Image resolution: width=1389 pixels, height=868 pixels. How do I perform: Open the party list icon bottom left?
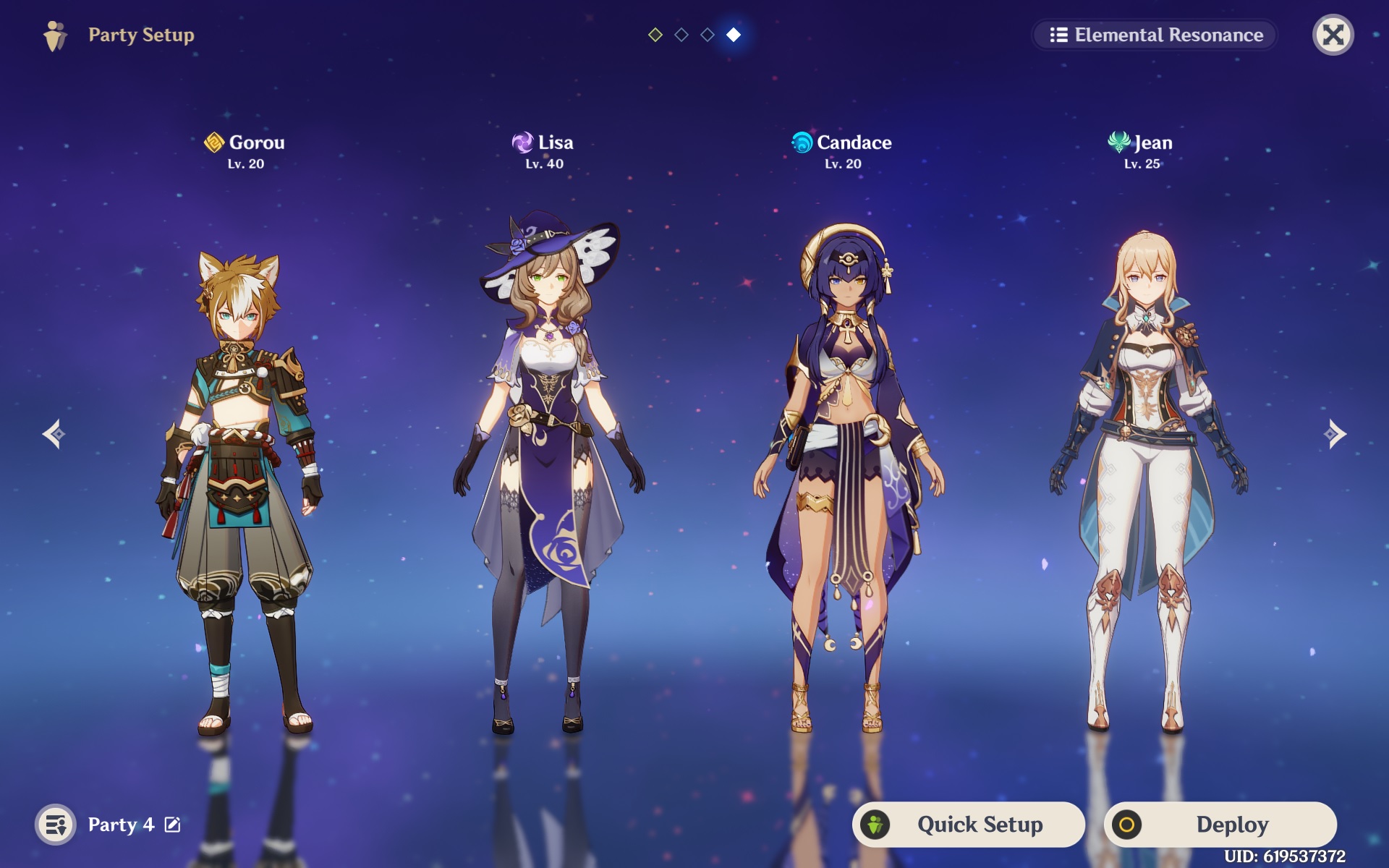click(x=57, y=824)
